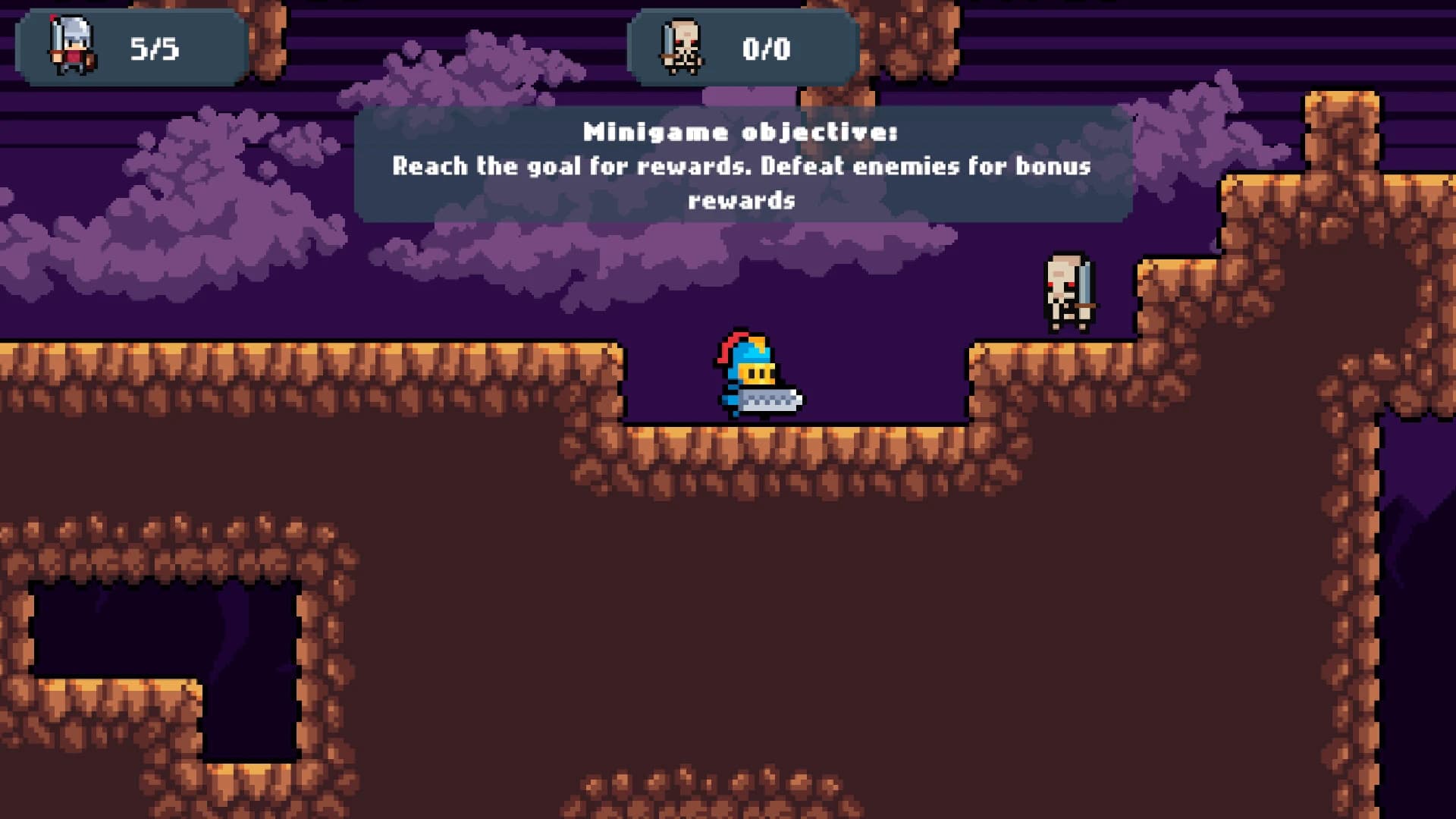1456x819 pixels.
Task: Click the skeleton's ribcage sprite
Action: point(1062,300)
